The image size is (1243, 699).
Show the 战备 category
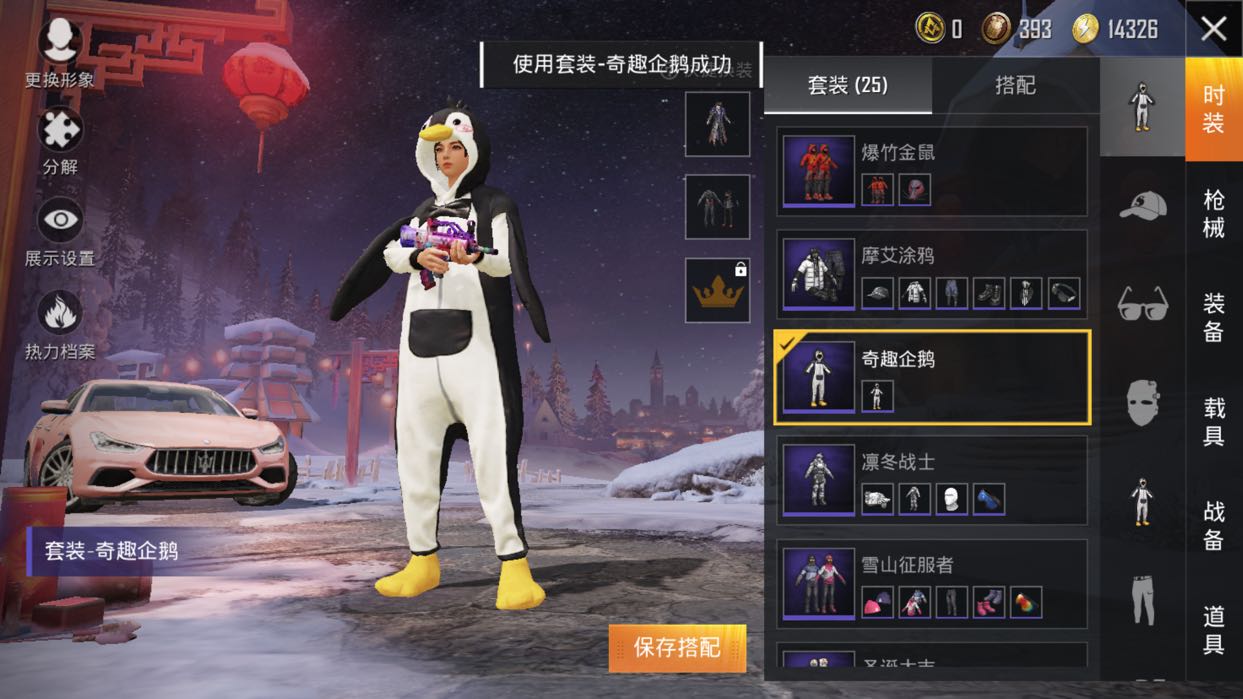point(1213,525)
